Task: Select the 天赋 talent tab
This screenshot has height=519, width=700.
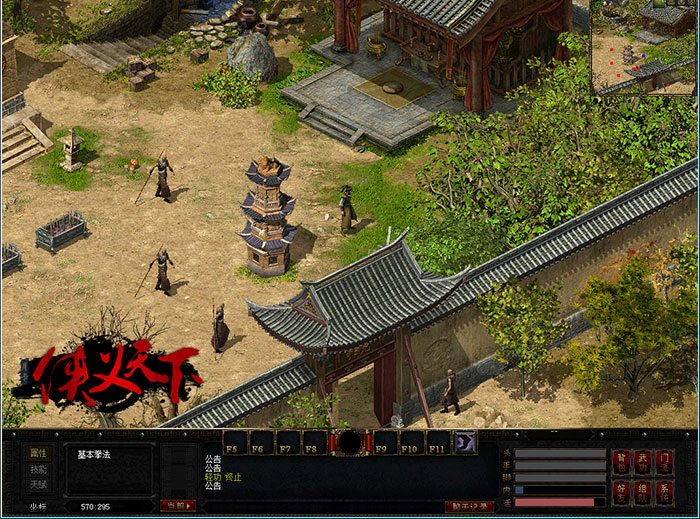Action: coord(38,485)
